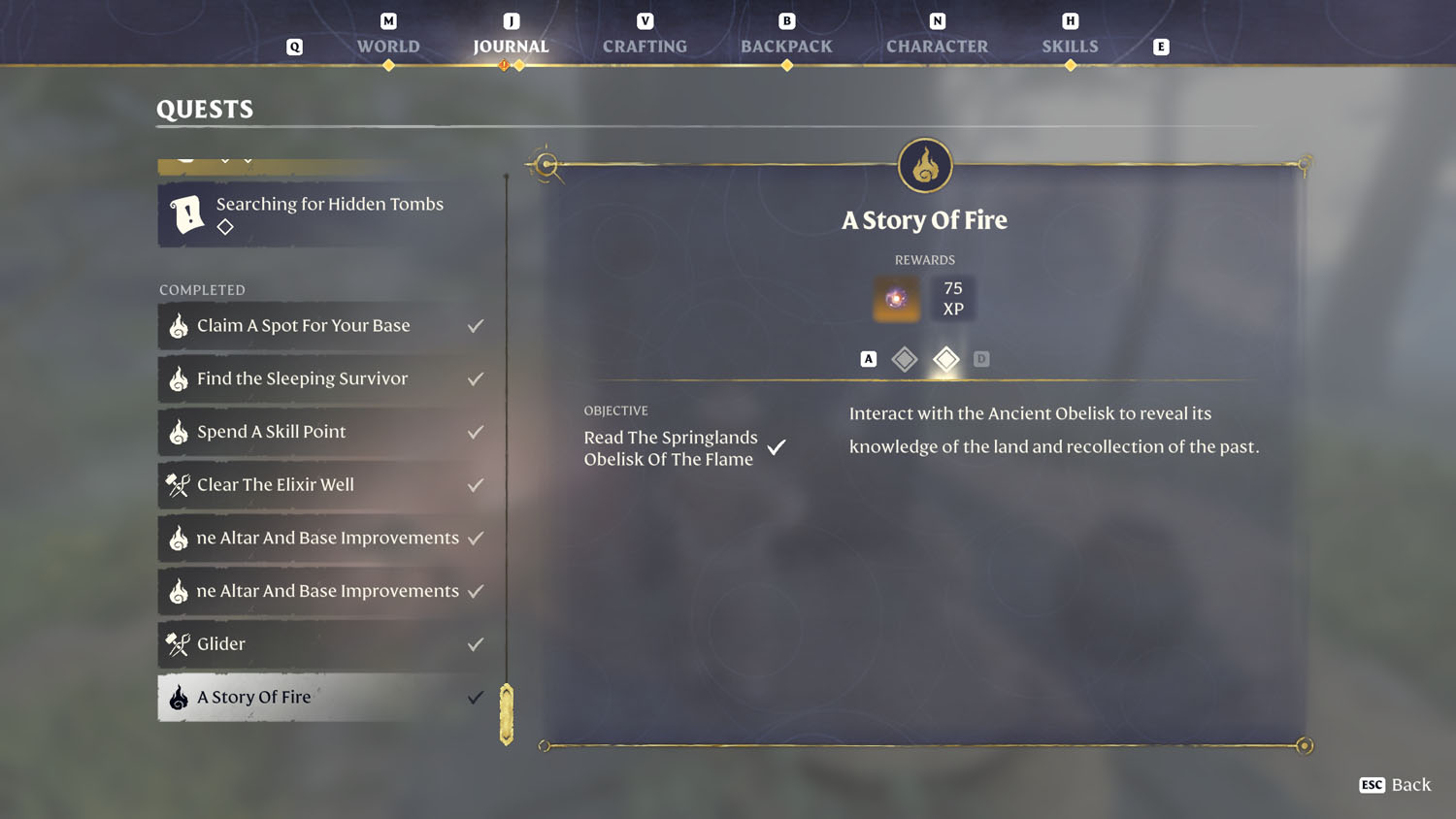Click the highlighted right diamond page indicator
1456x819 pixels.
point(945,359)
